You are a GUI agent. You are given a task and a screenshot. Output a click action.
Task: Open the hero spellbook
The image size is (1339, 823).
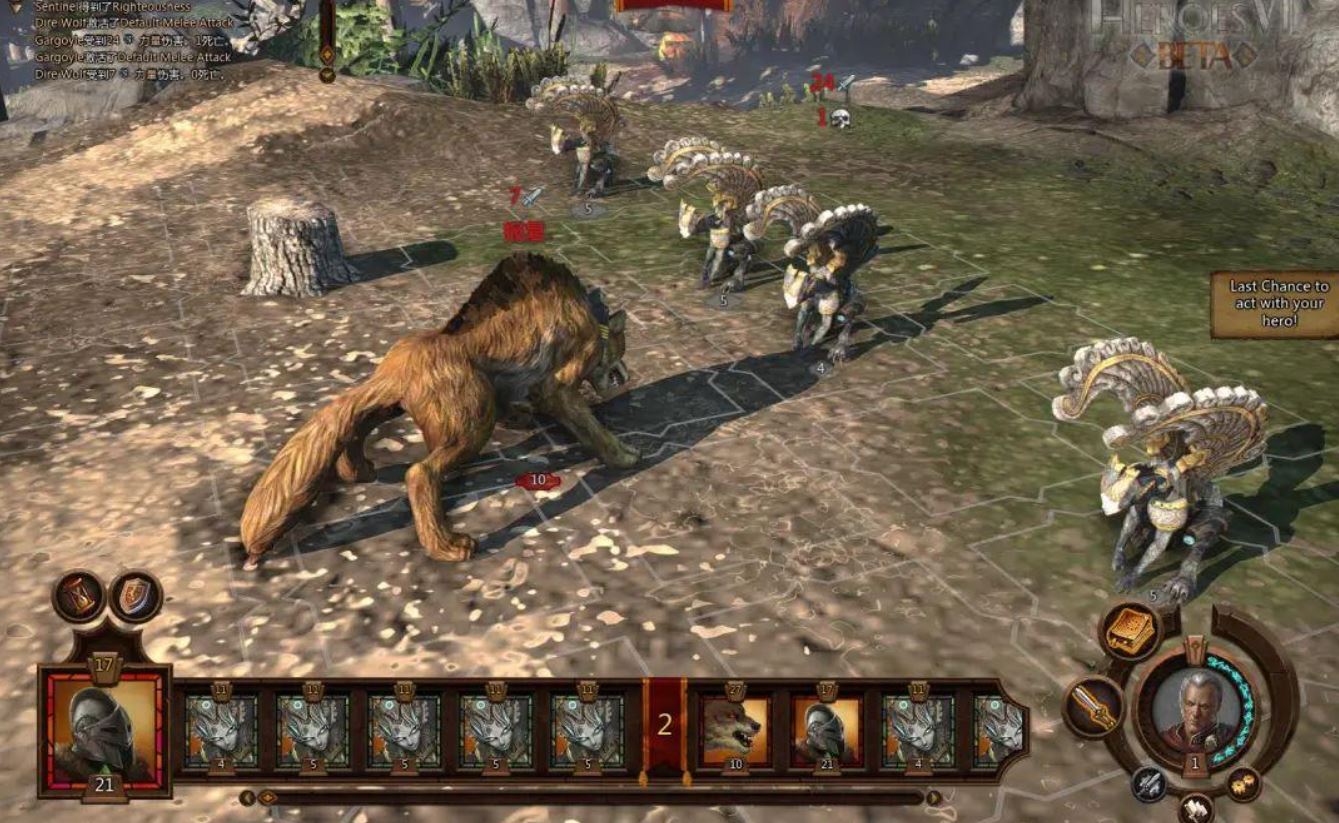point(1130,632)
